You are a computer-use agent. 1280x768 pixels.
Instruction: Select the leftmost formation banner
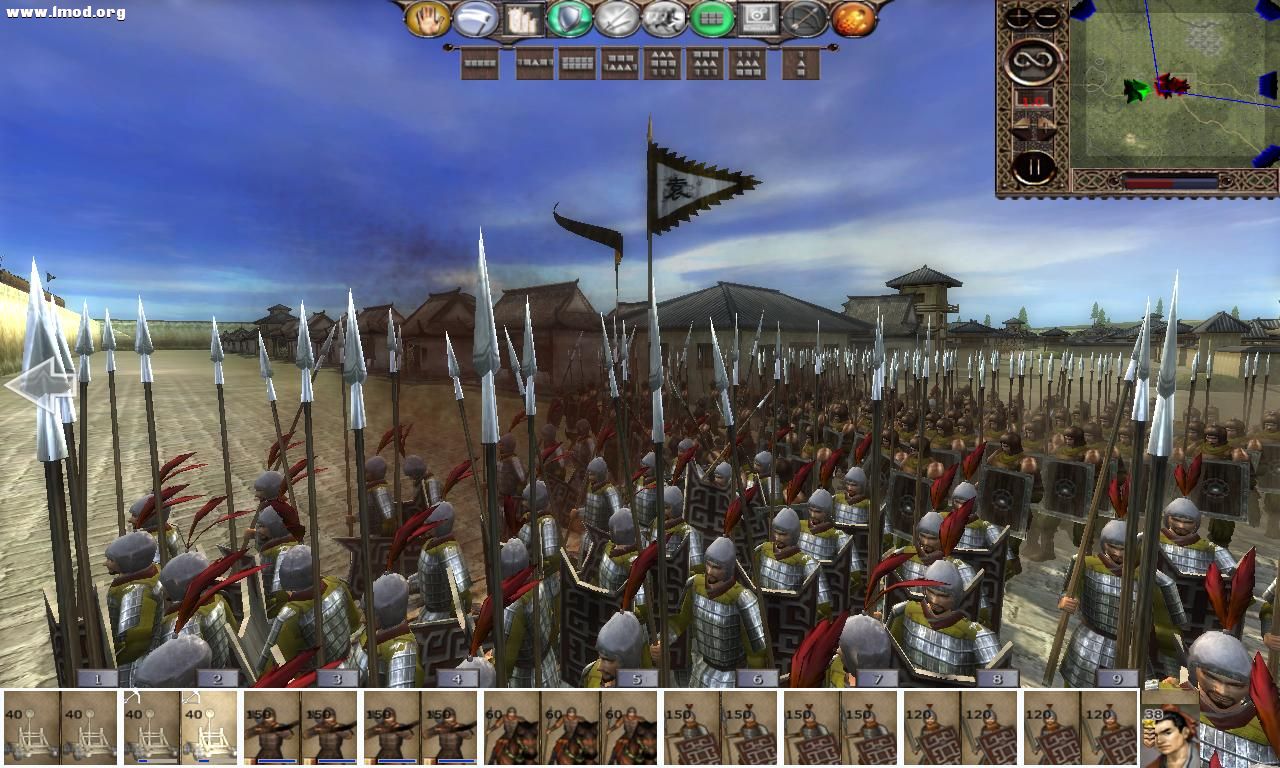coord(480,64)
